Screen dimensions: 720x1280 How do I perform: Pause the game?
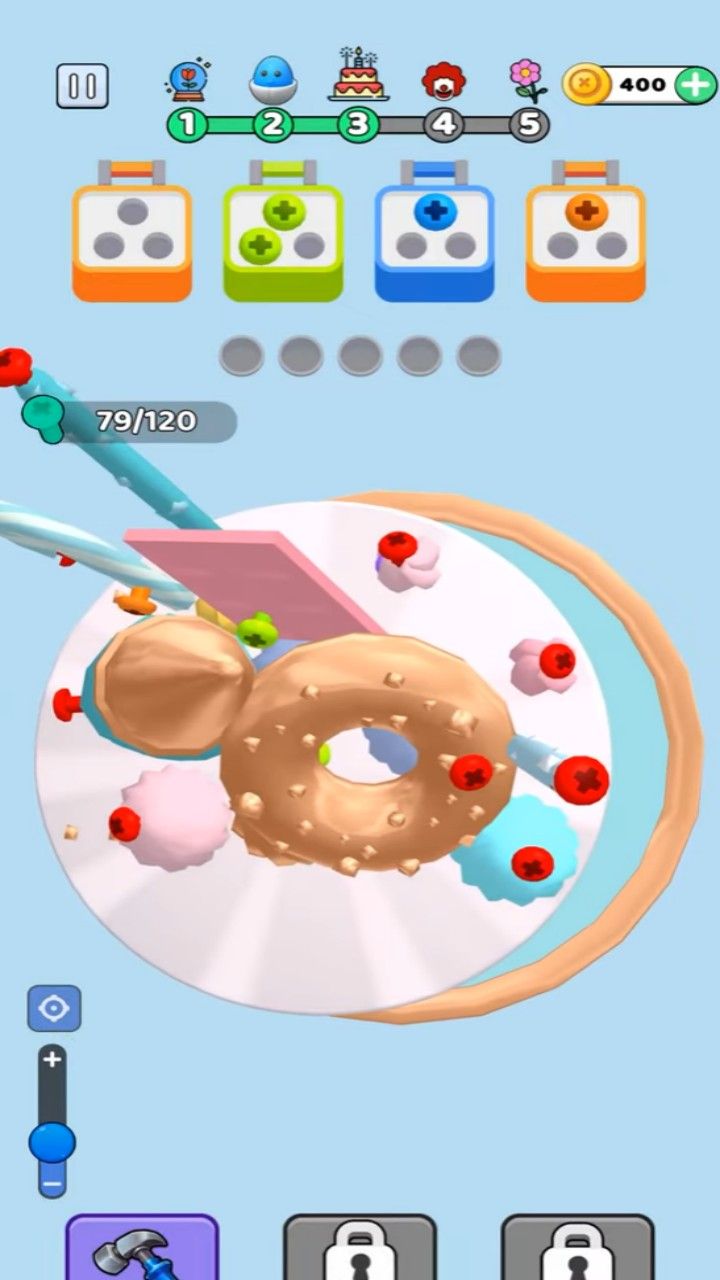point(82,86)
